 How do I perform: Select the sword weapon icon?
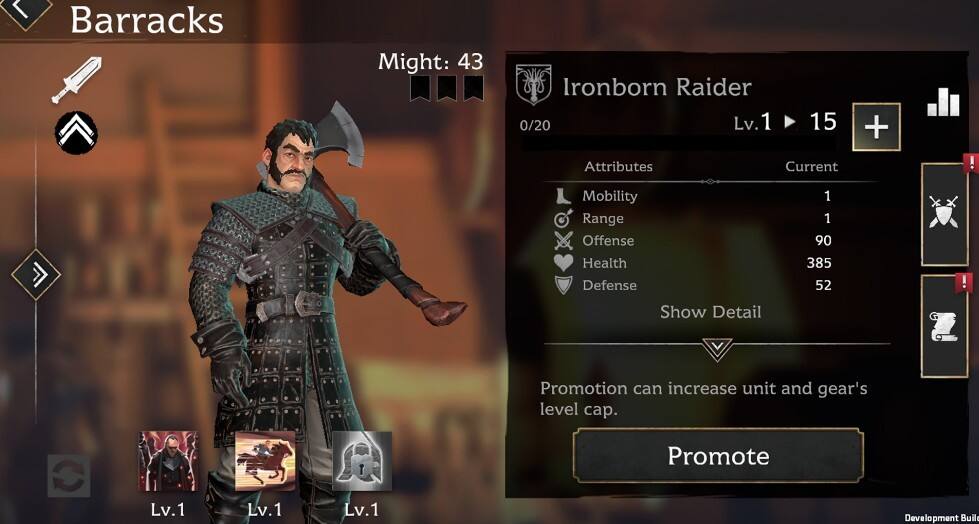(77, 80)
